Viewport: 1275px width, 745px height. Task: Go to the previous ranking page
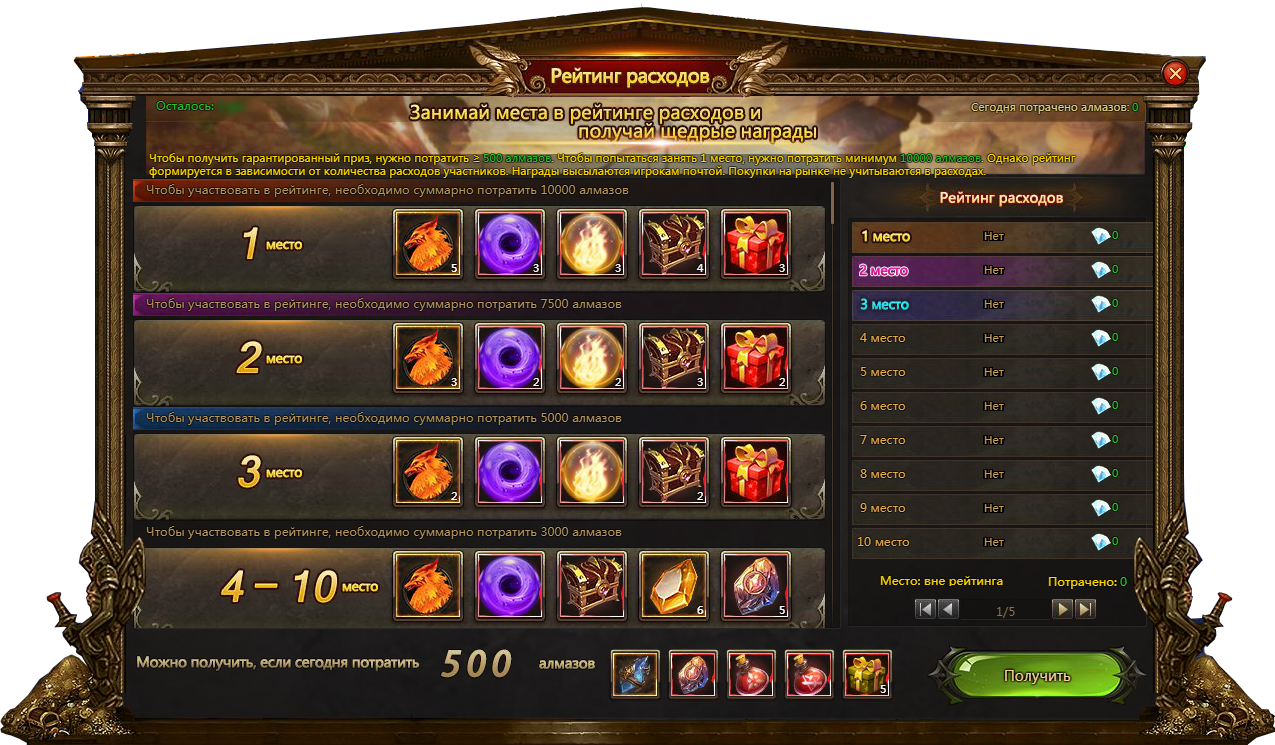(948, 609)
